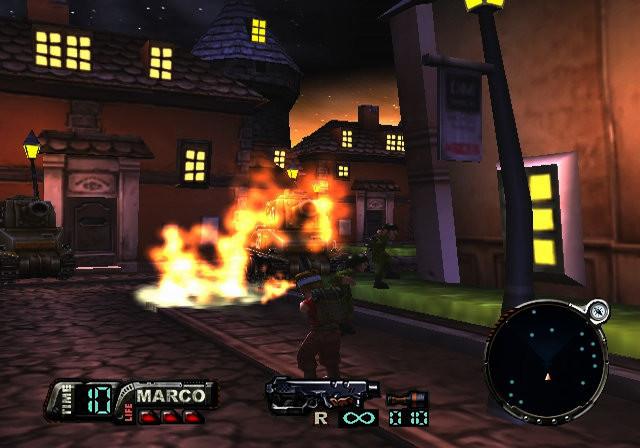Select the machine gun weapon icon
The height and width of the screenshot is (448, 640).
pos(320,393)
